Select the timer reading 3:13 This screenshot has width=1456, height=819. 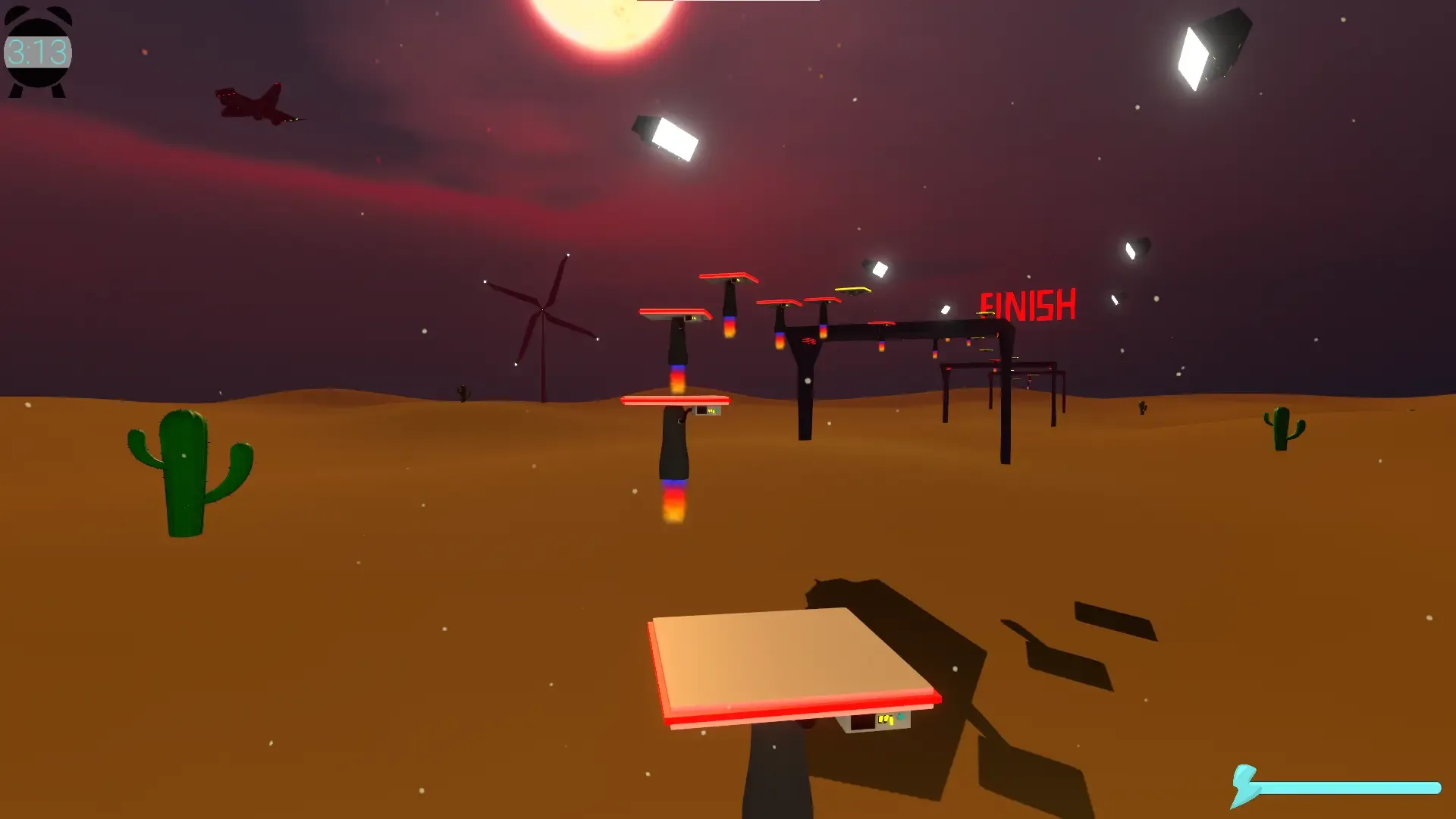[x=34, y=51]
